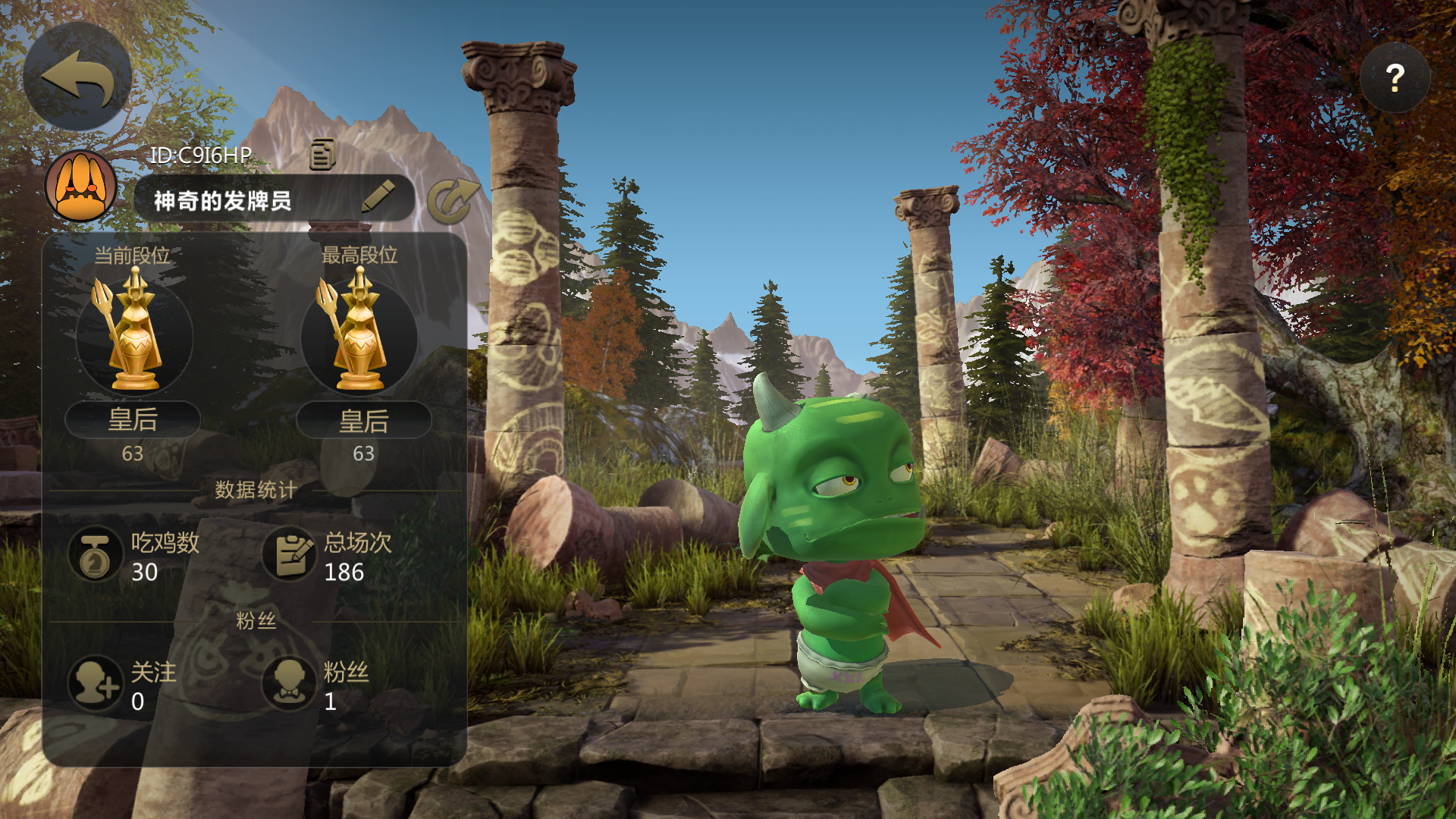The width and height of the screenshot is (1456, 819).
Task: Click the player avatar portrait
Action: (x=80, y=187)
